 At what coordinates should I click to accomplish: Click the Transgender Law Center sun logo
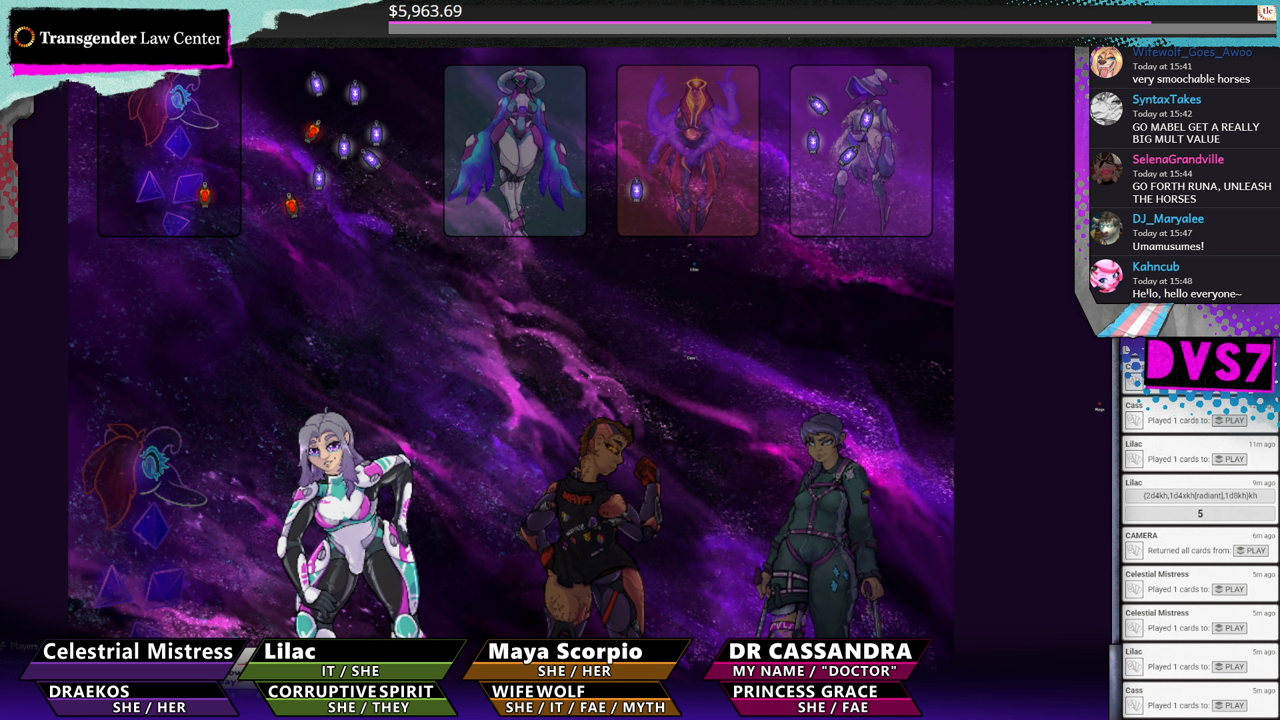click(22, 38)
